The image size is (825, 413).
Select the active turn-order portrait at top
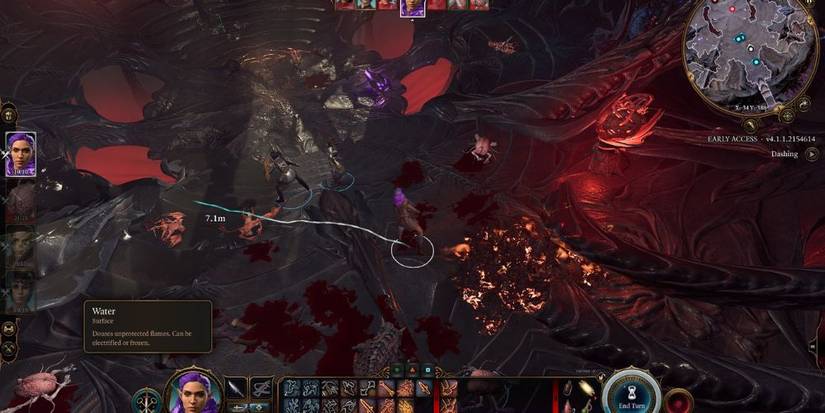coord(411,8)
